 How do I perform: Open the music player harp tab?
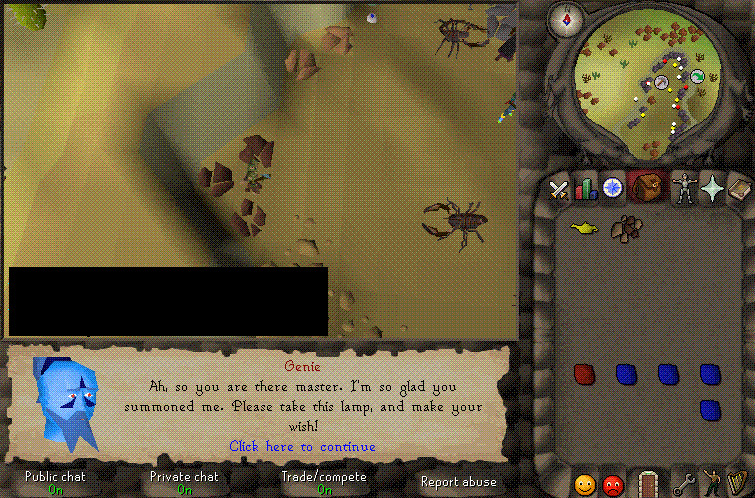[737, 485]
